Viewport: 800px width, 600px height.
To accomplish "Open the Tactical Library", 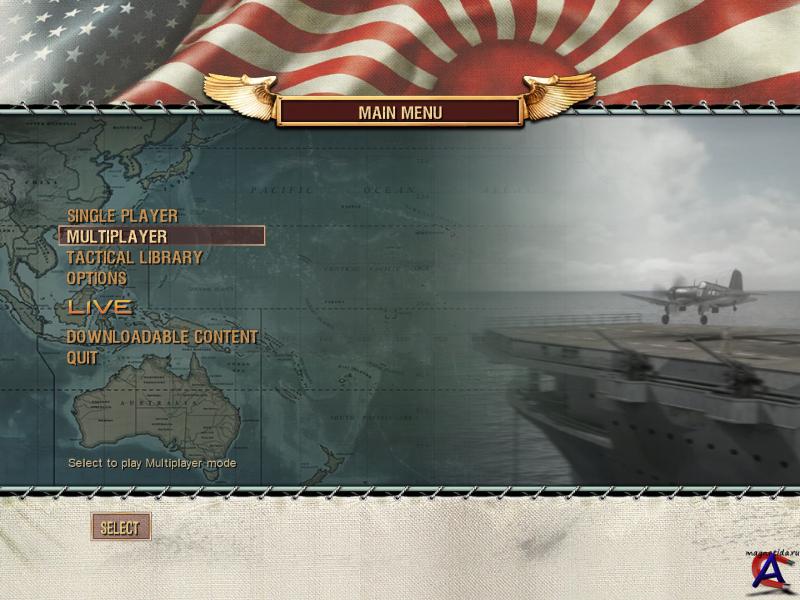I will tap(134, 257).
